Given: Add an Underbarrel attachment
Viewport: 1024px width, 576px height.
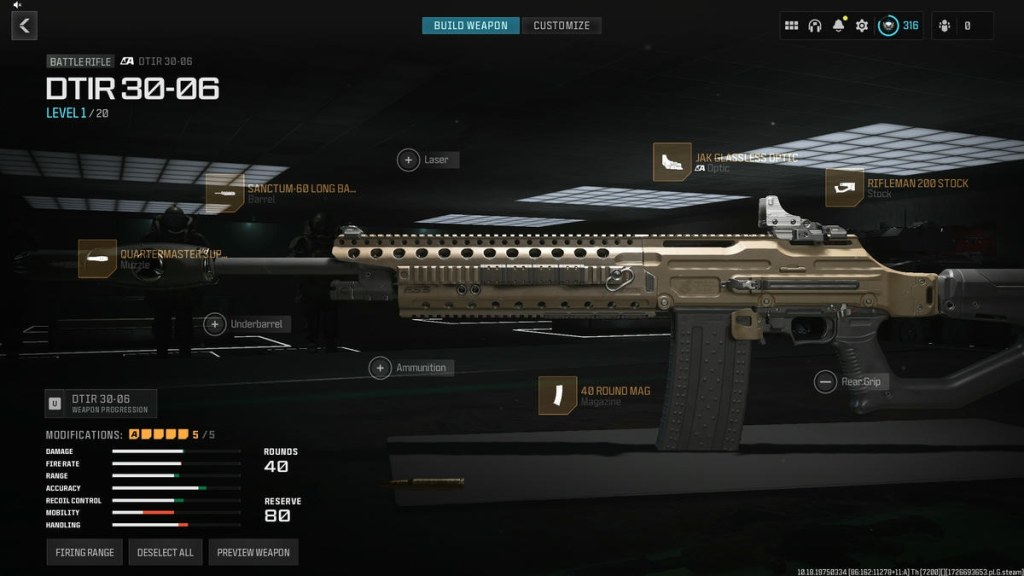Looking at the screenshot, I should point(214,324).
